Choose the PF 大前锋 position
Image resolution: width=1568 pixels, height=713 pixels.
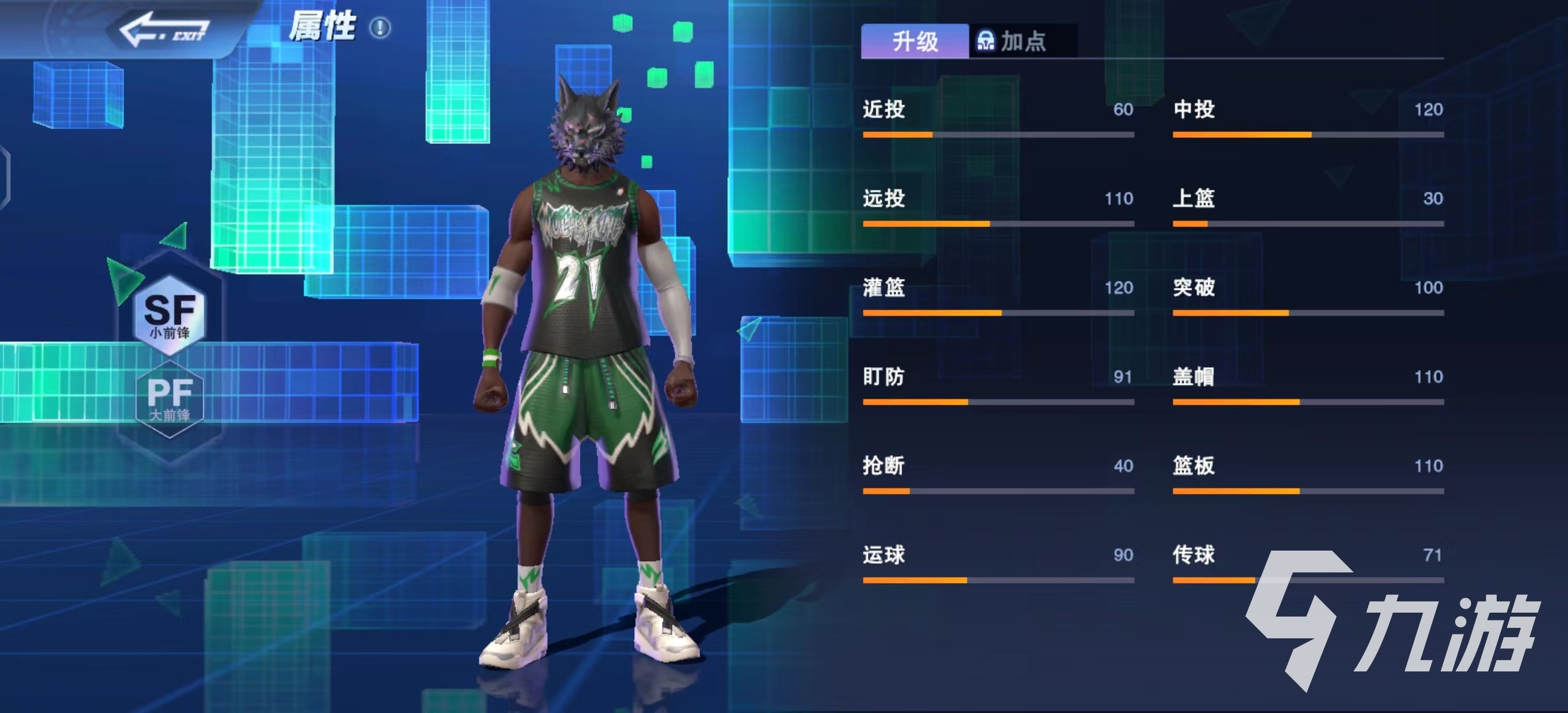pos(170,398)
